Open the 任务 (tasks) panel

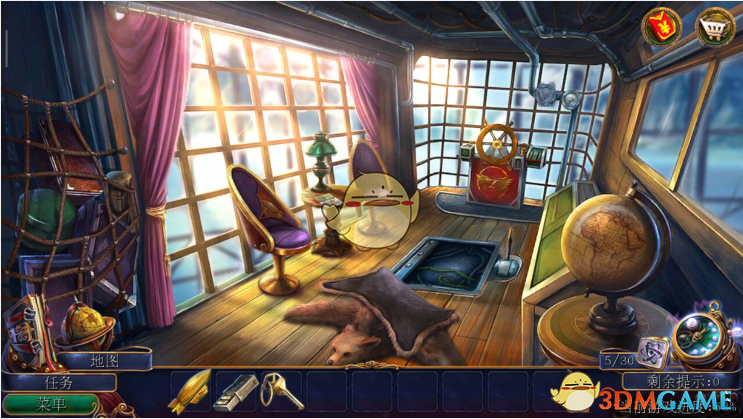coord(62,381)
